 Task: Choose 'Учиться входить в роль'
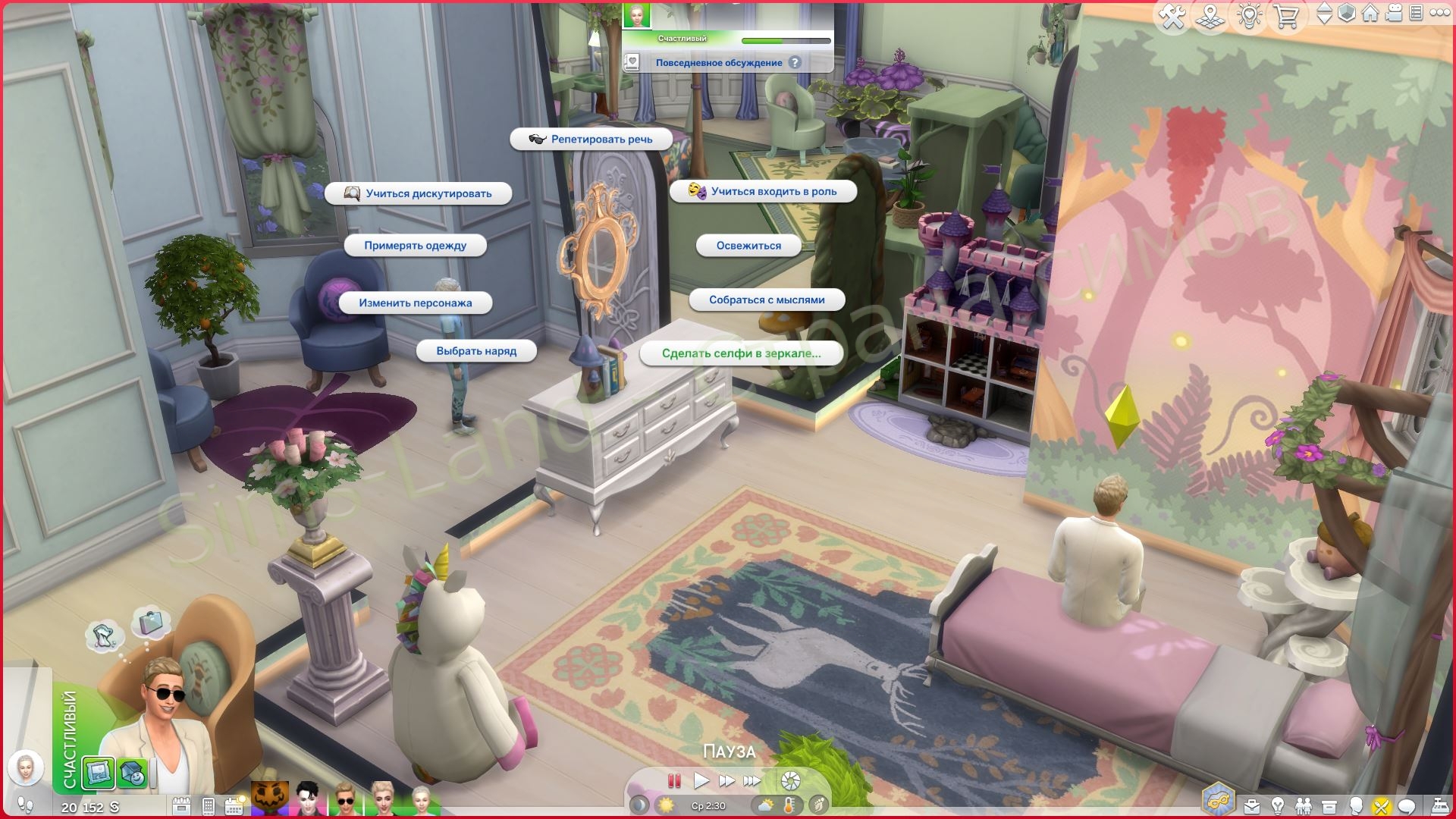coord(764,192)
